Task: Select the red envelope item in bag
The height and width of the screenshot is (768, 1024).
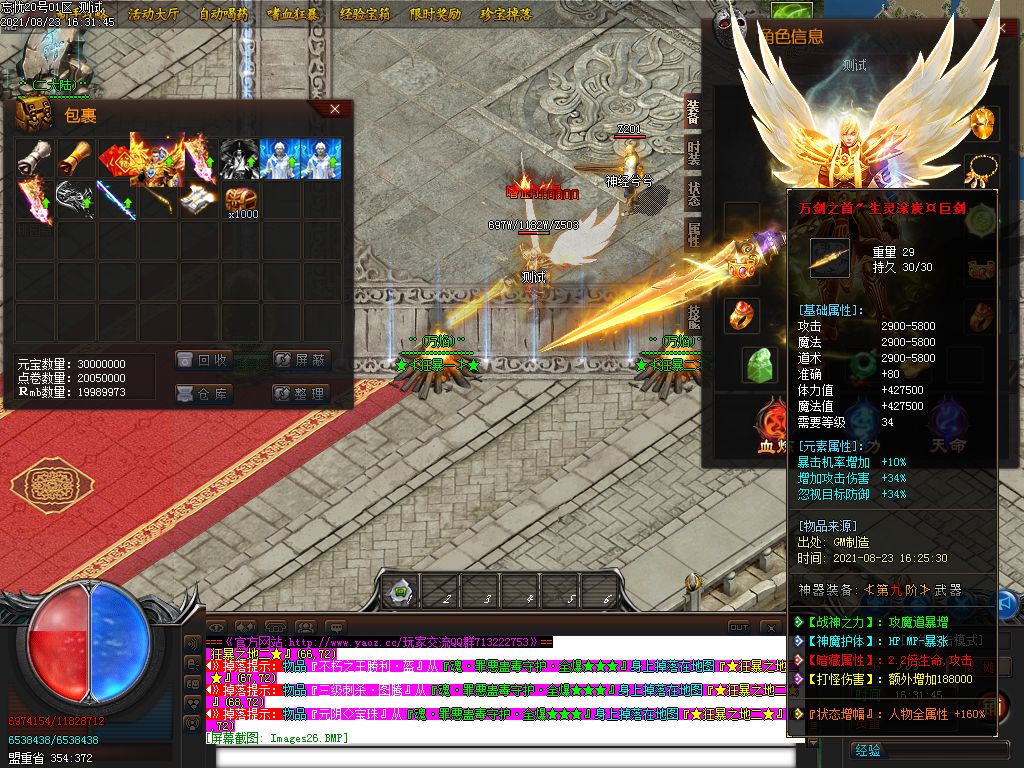Action: (115, 159)
